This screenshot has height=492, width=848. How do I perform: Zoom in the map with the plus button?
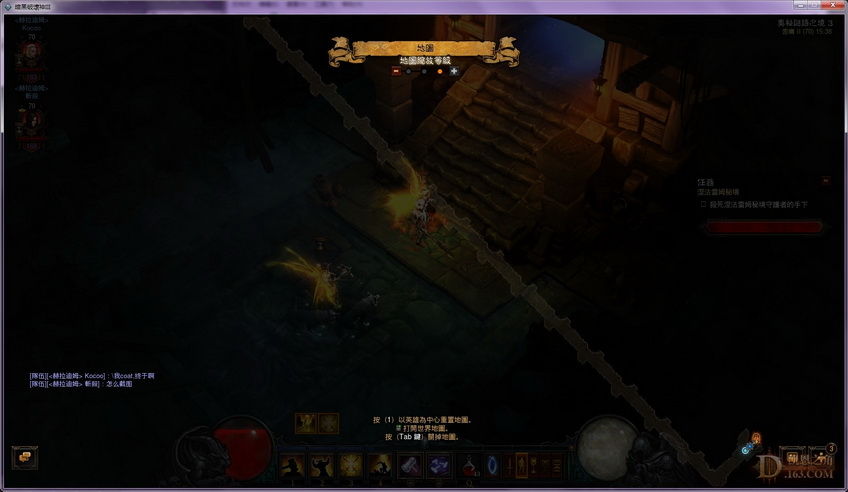pyautogui.click(x=454, y=71)
